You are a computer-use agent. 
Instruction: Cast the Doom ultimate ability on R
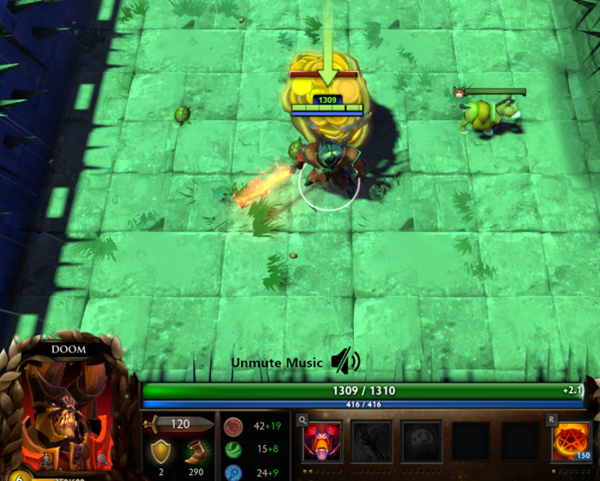click(572, 441)
